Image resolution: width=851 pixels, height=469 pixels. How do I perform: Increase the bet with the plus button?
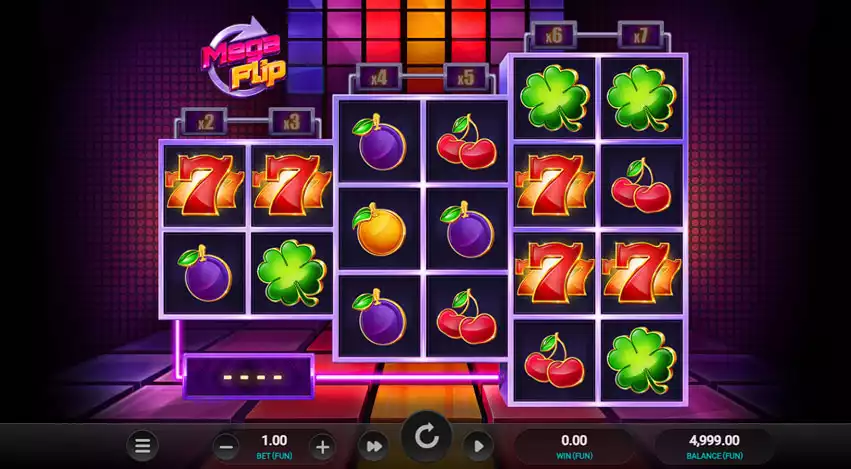pyautogui.click(x=321, y=446)
